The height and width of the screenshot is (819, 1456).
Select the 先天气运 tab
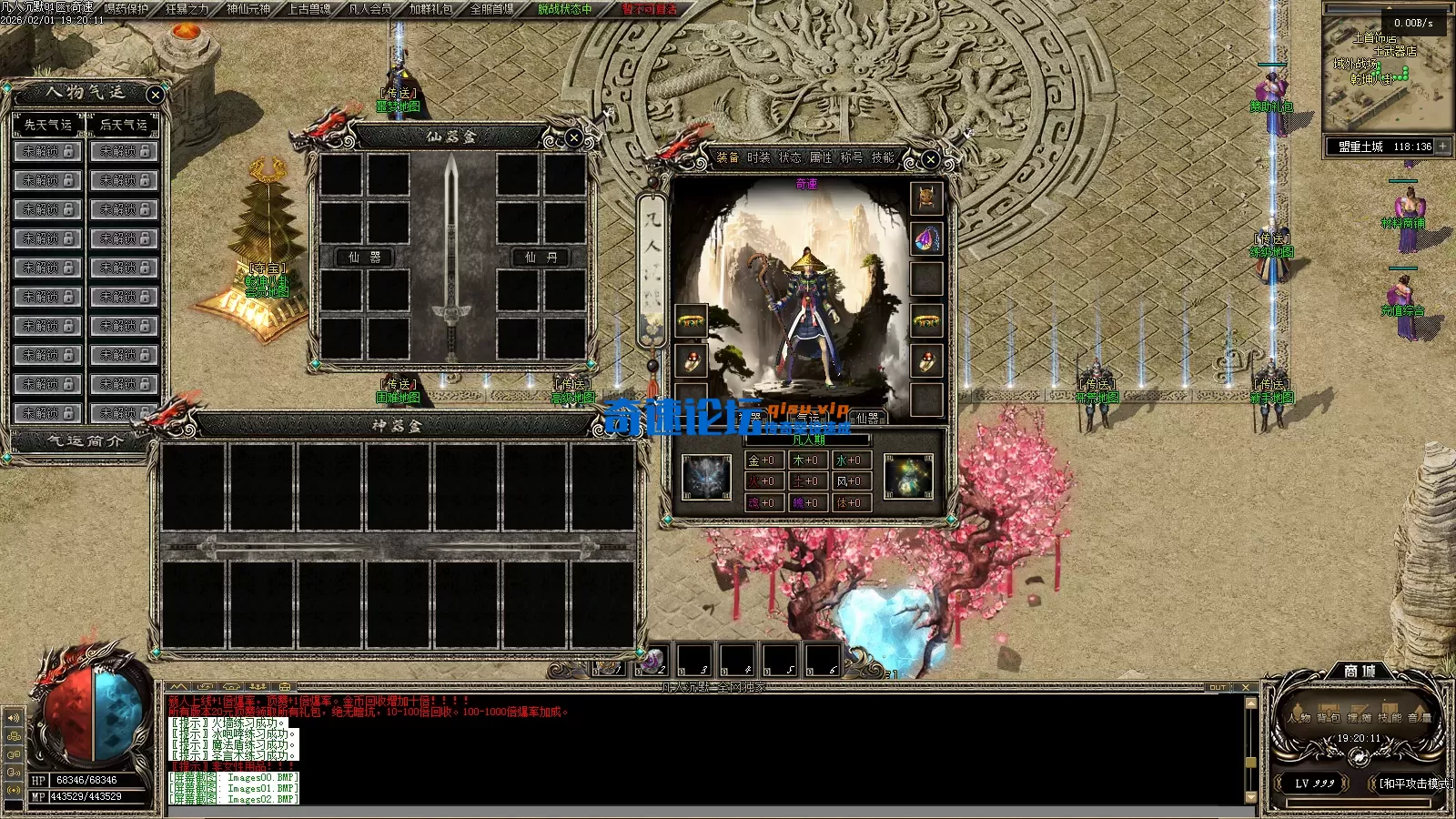tap(48, 125)
